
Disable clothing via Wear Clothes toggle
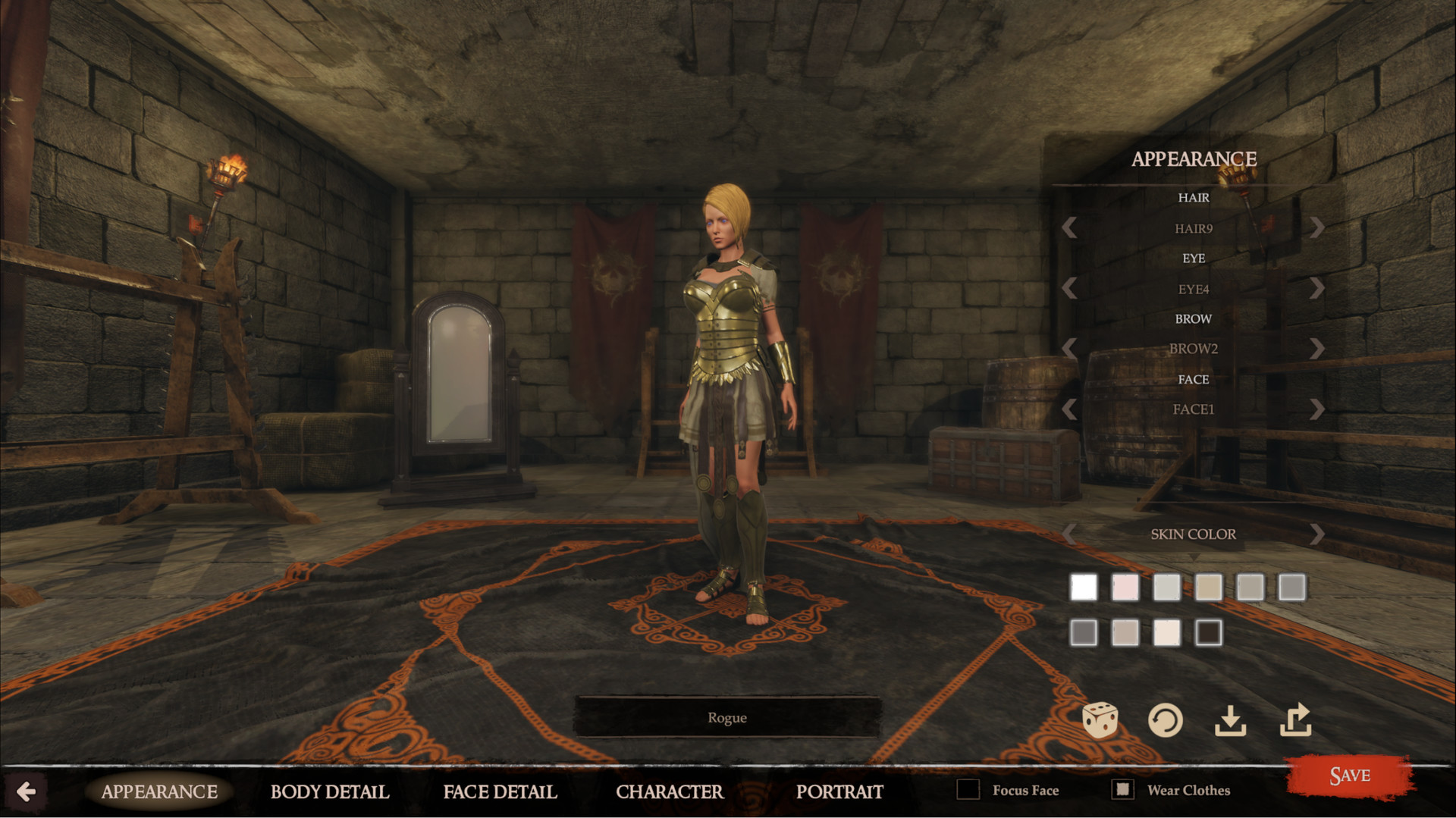1122,790
